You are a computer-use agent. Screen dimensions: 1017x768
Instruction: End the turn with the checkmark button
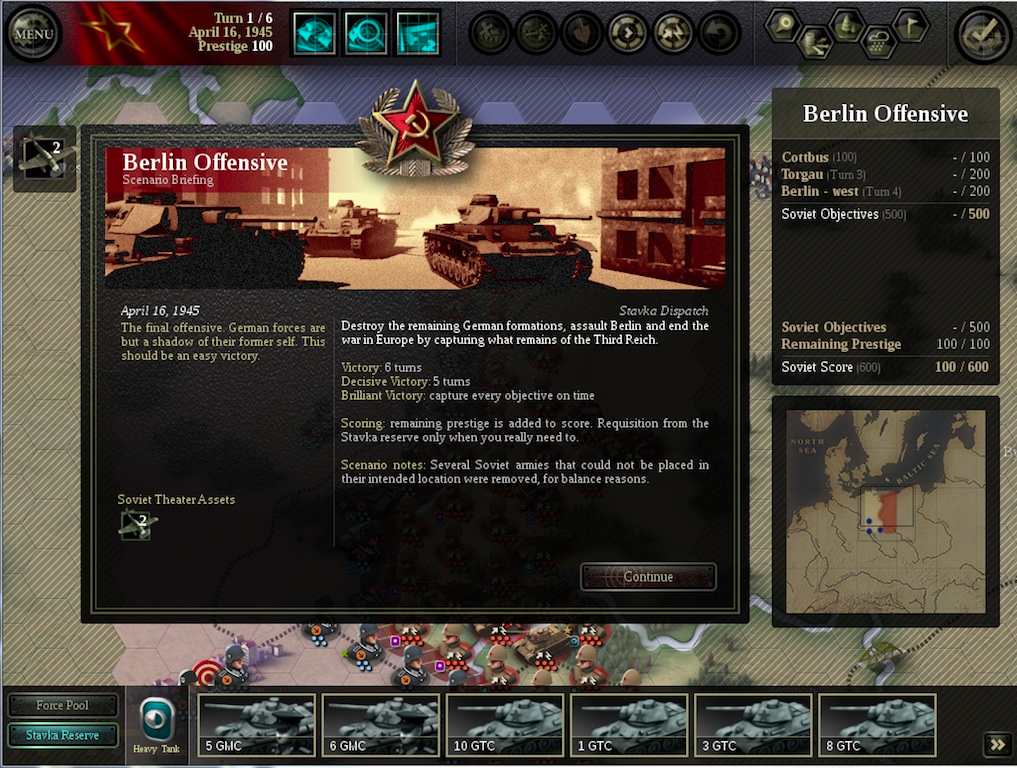coord(984,34)
